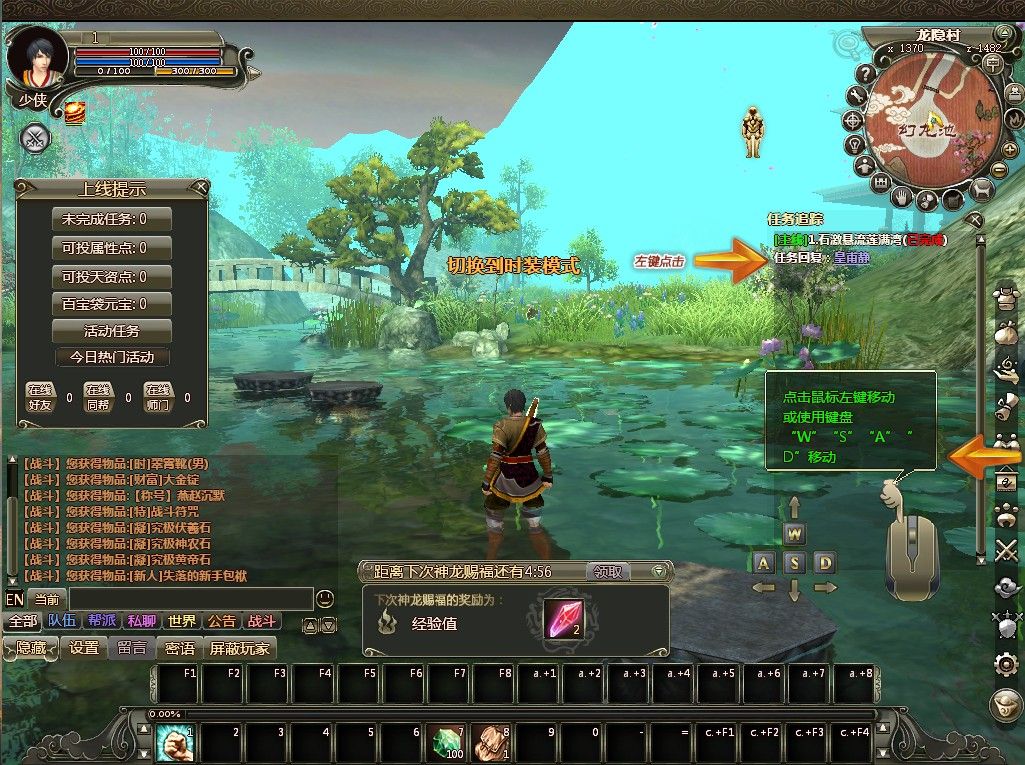1025x765 pixels.
Task: Switch chat to the 队伍 team tab
Action: coord(61,621)
